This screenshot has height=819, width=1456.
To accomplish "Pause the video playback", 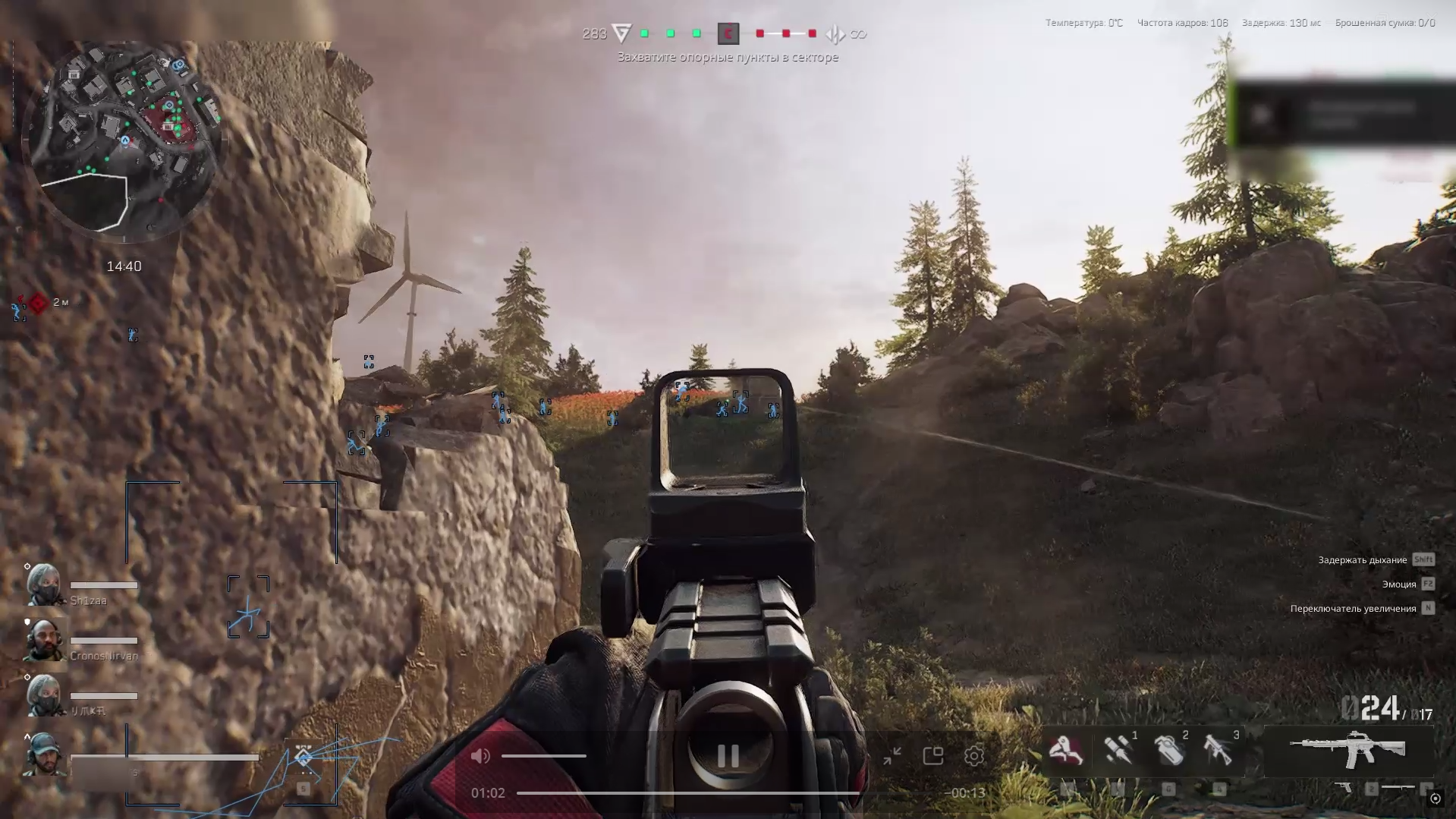I will pos(728,756).
